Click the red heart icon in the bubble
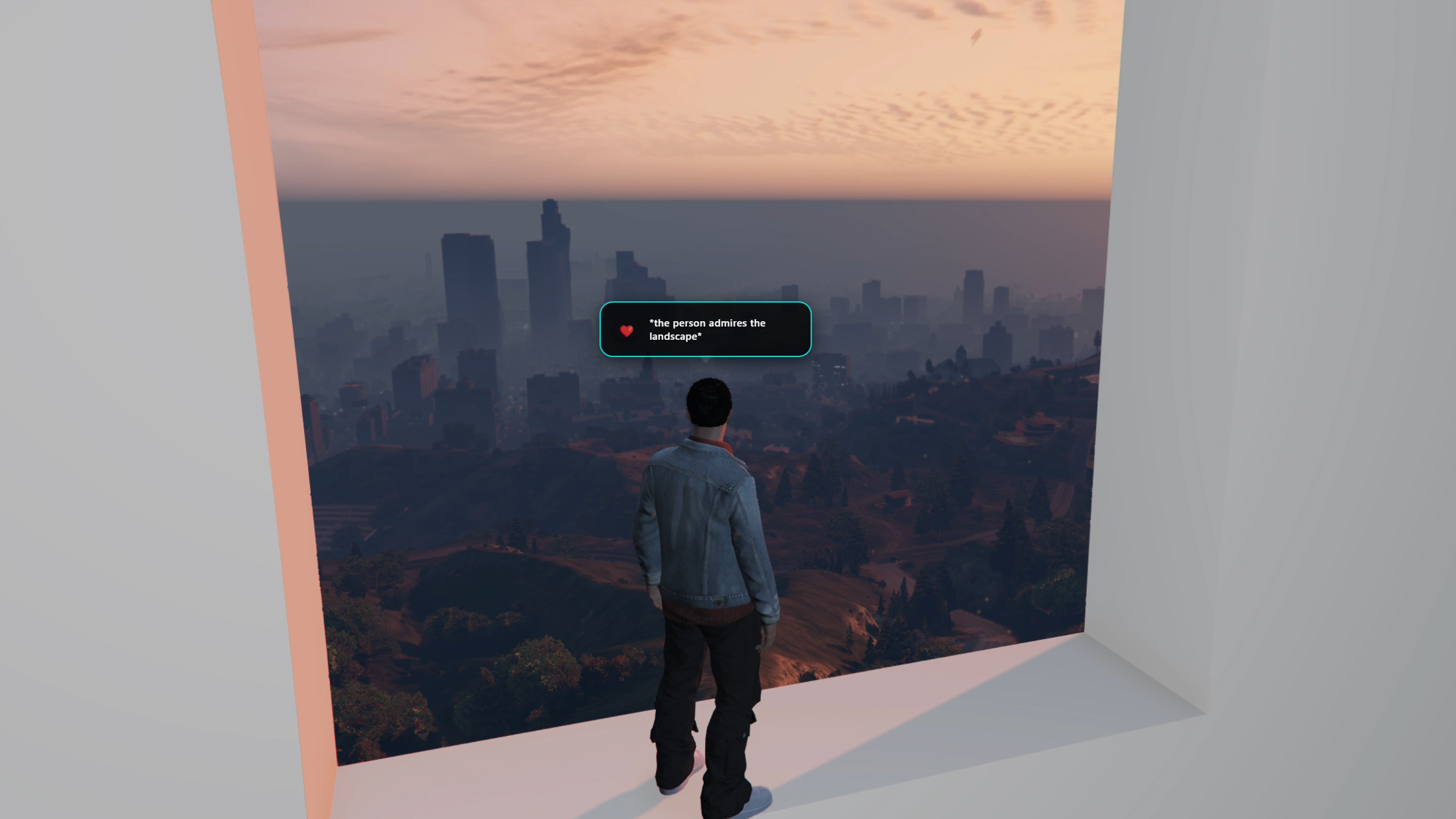The image size is (1456, 819). point(626,331)
